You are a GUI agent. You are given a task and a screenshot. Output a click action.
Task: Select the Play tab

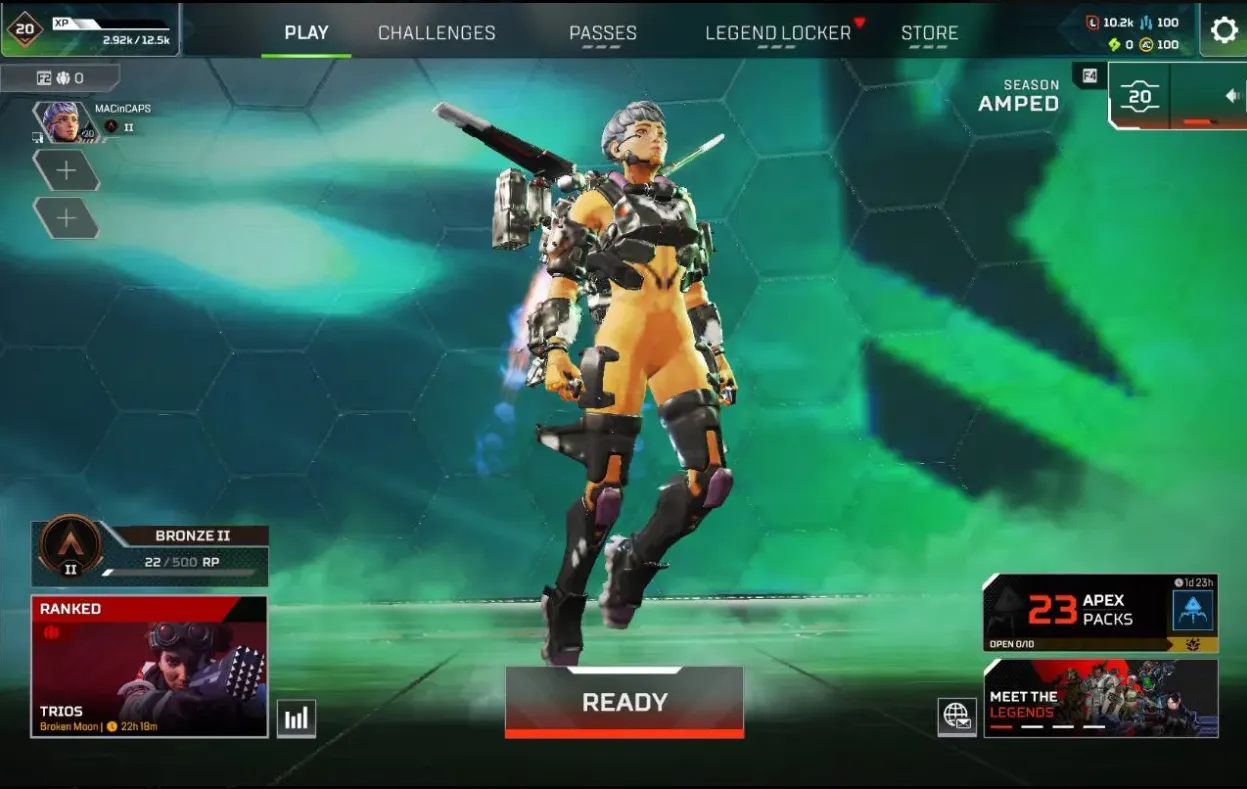click(x=306, y=32)
